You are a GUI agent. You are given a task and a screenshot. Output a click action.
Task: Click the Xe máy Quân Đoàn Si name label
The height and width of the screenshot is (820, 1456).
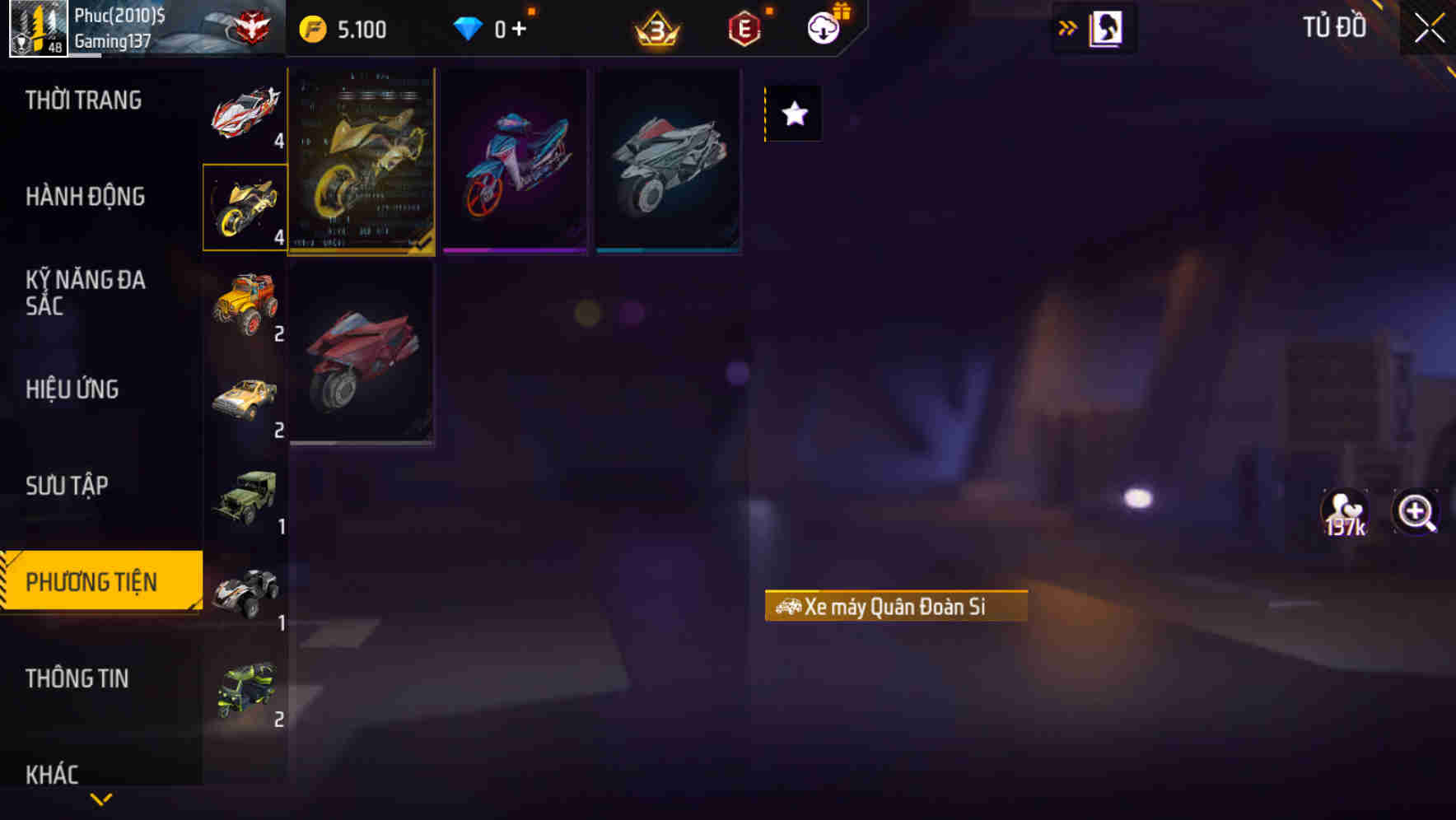897,608
